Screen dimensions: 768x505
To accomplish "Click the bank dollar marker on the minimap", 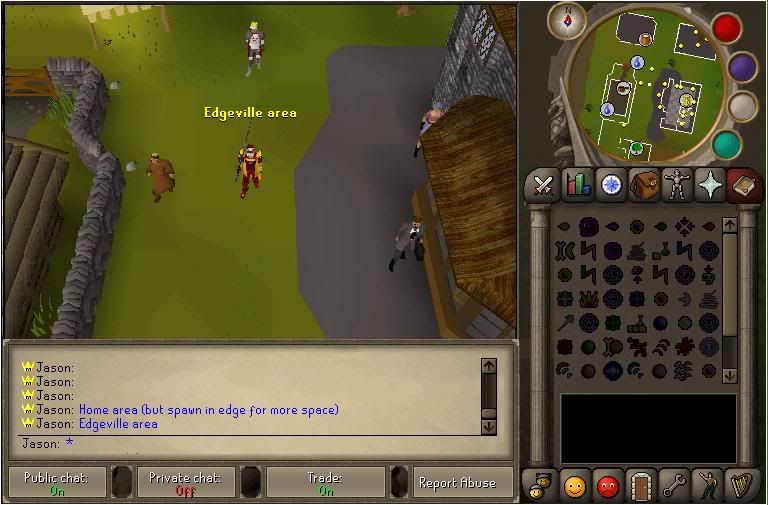I will pyautogui.click(x=687, y=99).
